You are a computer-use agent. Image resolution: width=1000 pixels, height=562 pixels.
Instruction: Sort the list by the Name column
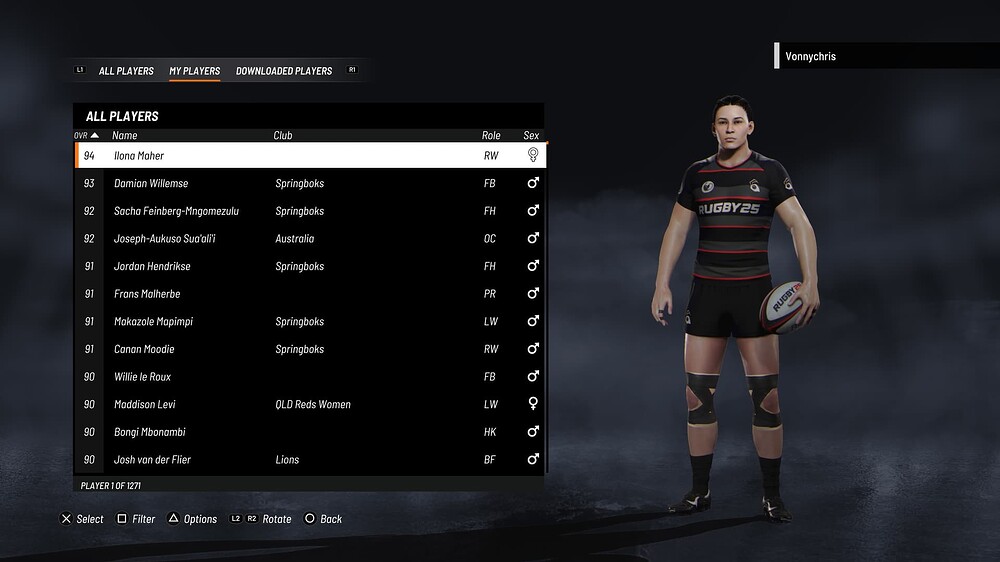[x=125, y=135]
